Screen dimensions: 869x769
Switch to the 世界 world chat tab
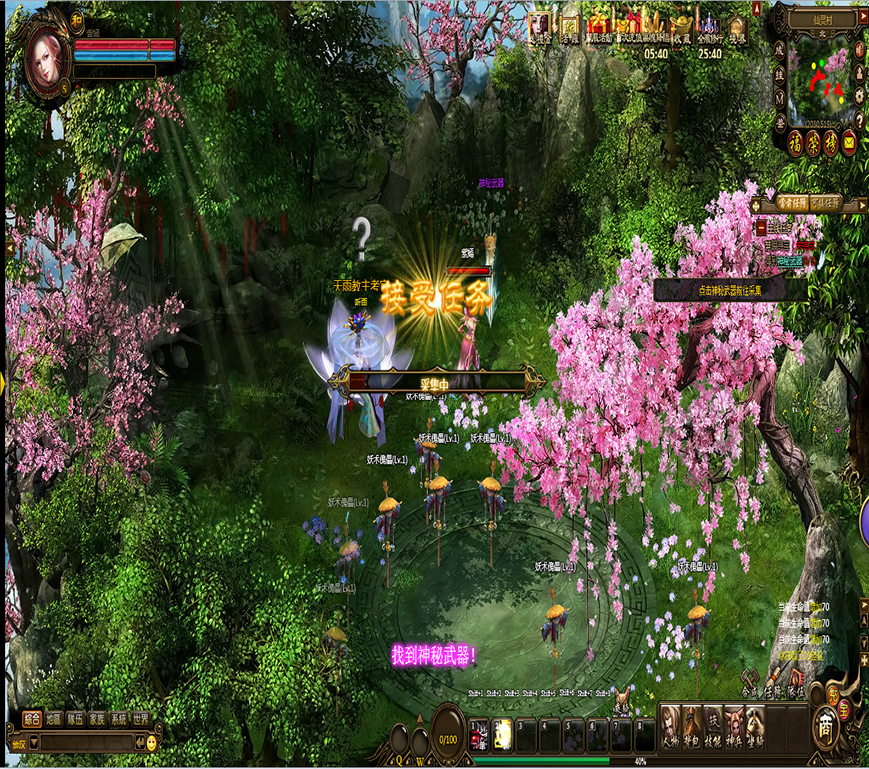point(141,718)
